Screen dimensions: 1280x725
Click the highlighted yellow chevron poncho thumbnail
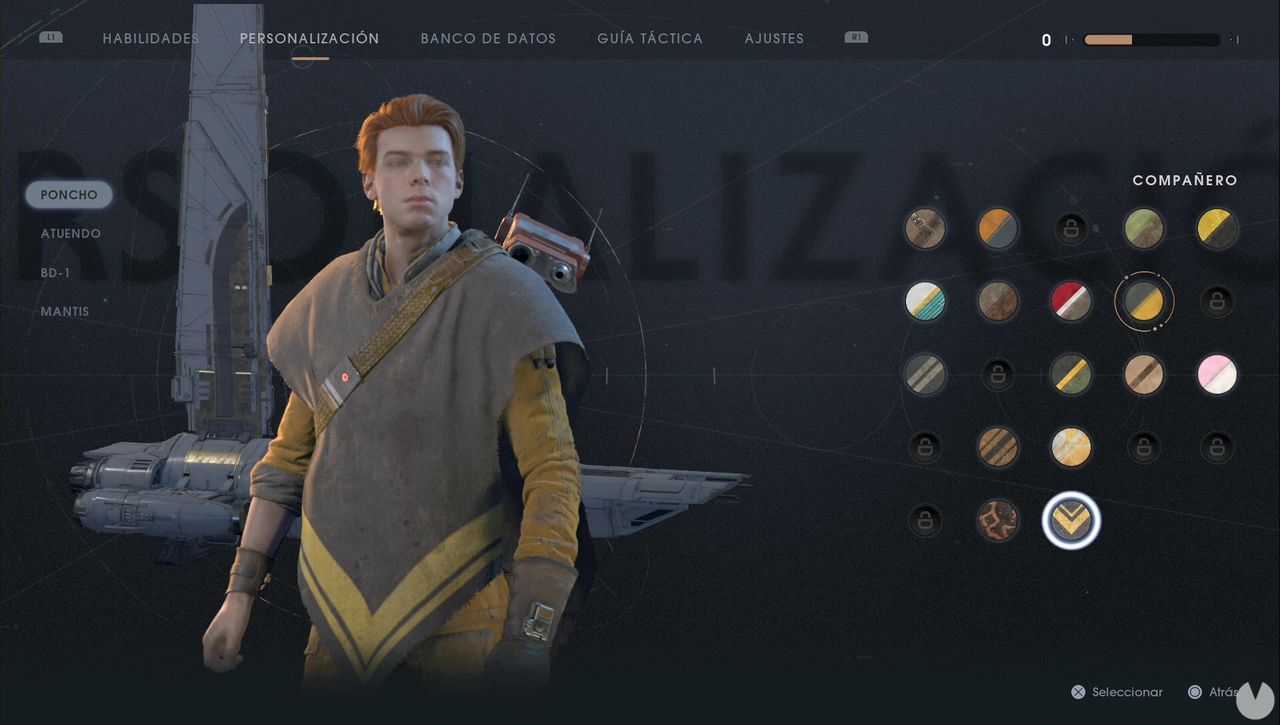(1071, 520)
